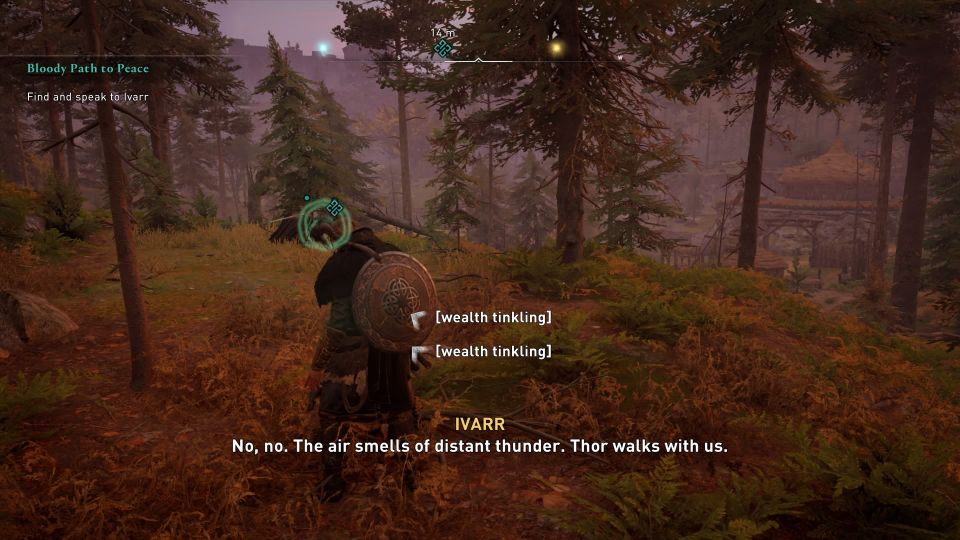This screenshot has height=540, width=960.
Task: Select the Bloody Path to Peace quest tracker
Action: tap(88, 68)
